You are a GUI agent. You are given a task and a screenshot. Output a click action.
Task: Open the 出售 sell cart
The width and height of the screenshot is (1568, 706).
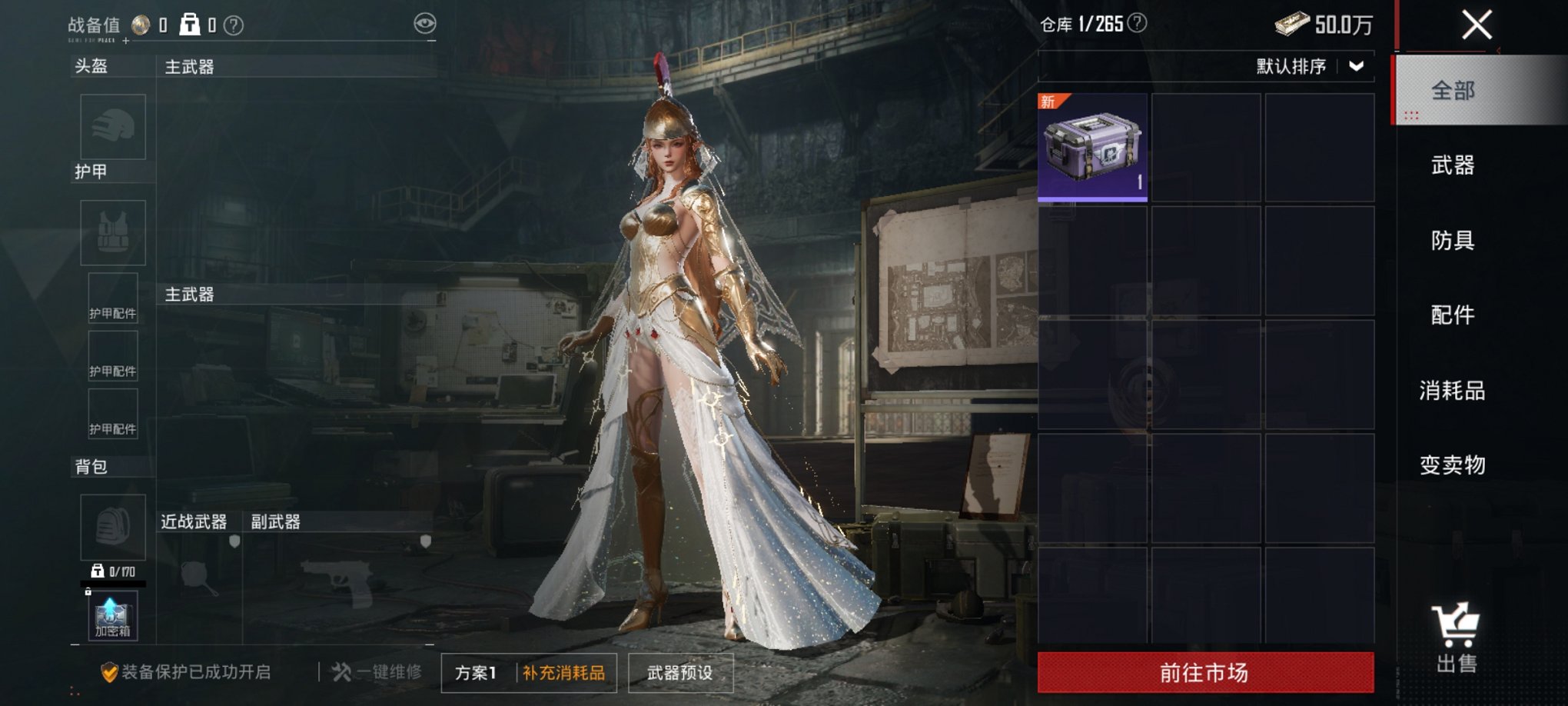pyautogui.click(x=1456, y=638)
